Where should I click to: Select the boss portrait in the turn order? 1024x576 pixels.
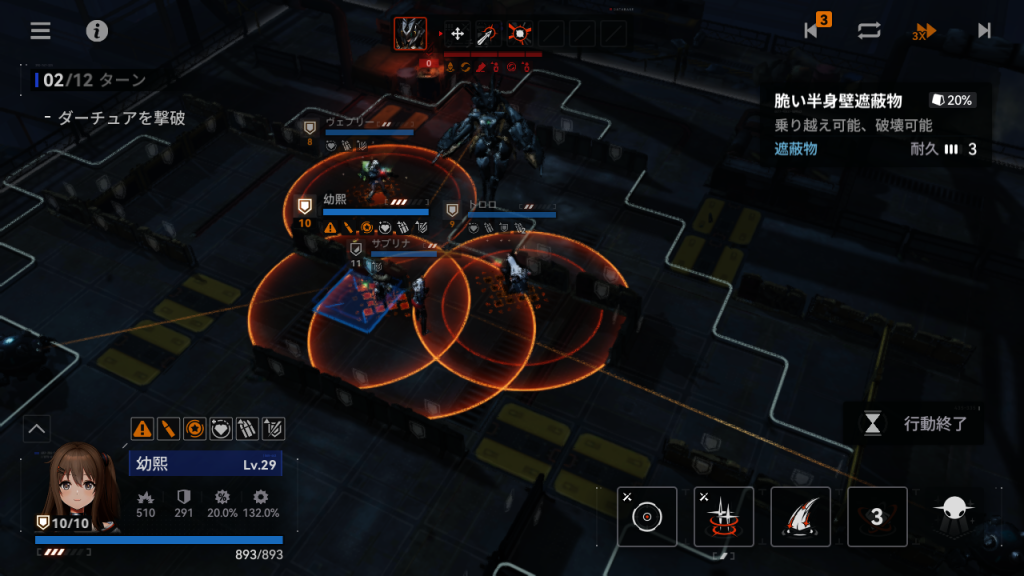tap(410, 33)
